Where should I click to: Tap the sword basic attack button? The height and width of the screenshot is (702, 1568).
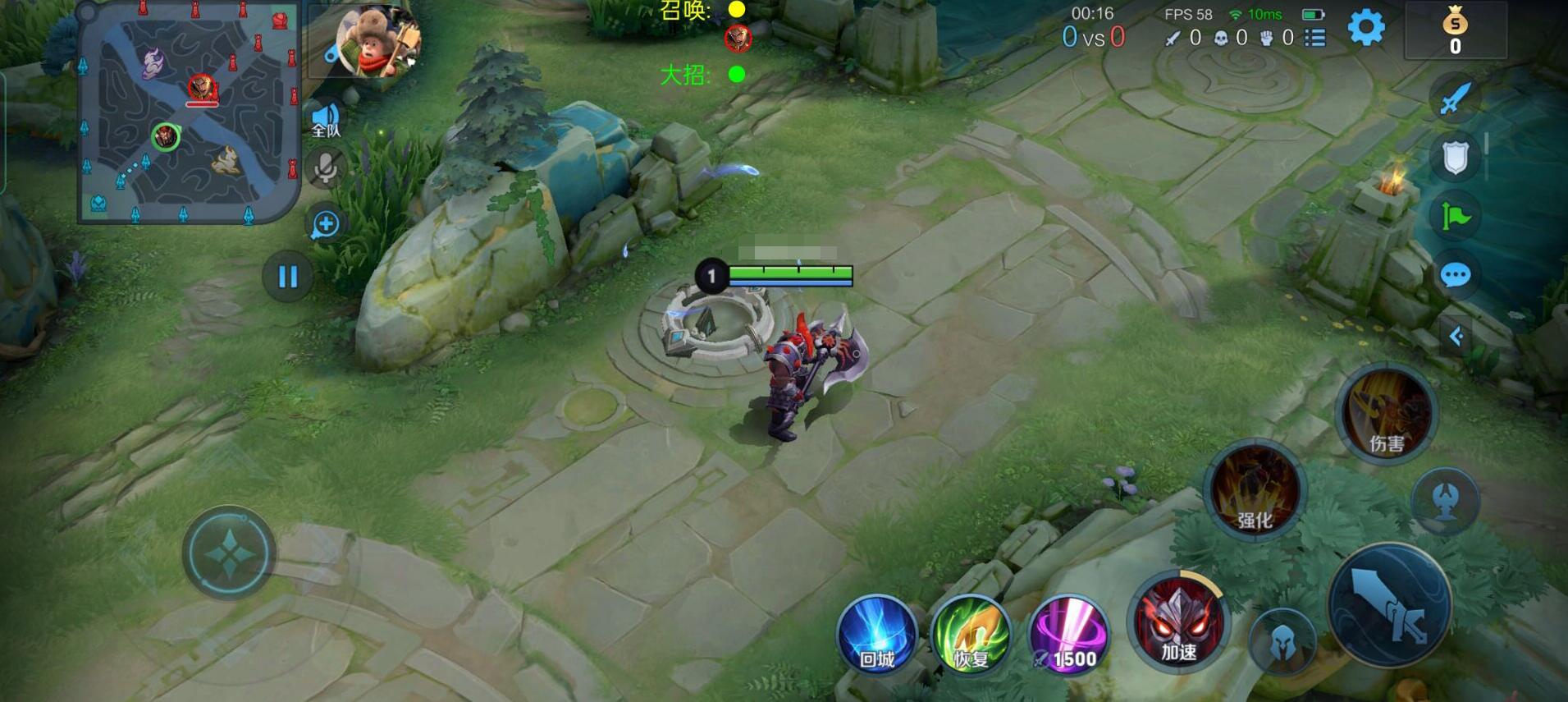[x=1389, y=606]
